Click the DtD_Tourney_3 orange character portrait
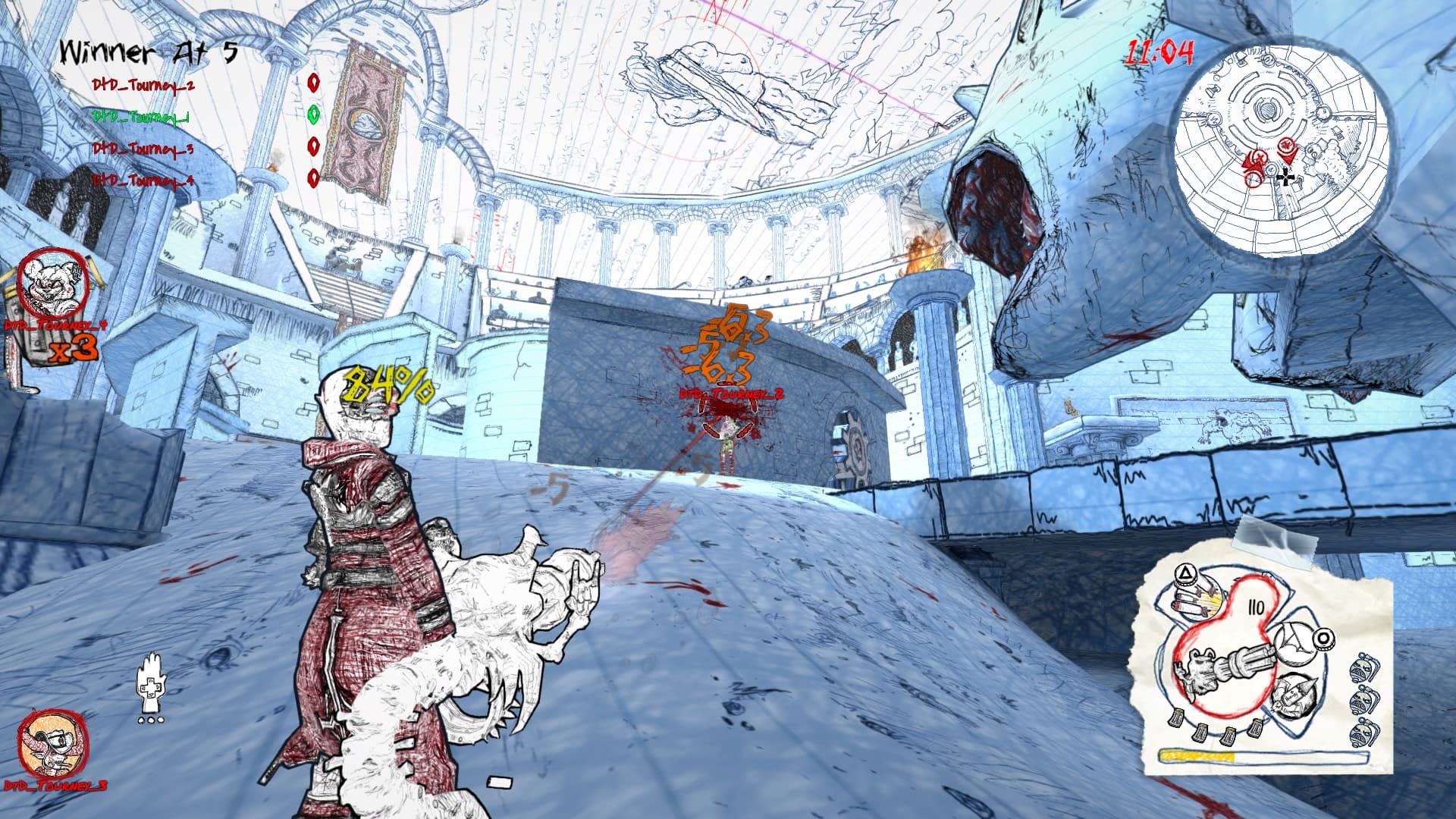 [x=52, y=743]
